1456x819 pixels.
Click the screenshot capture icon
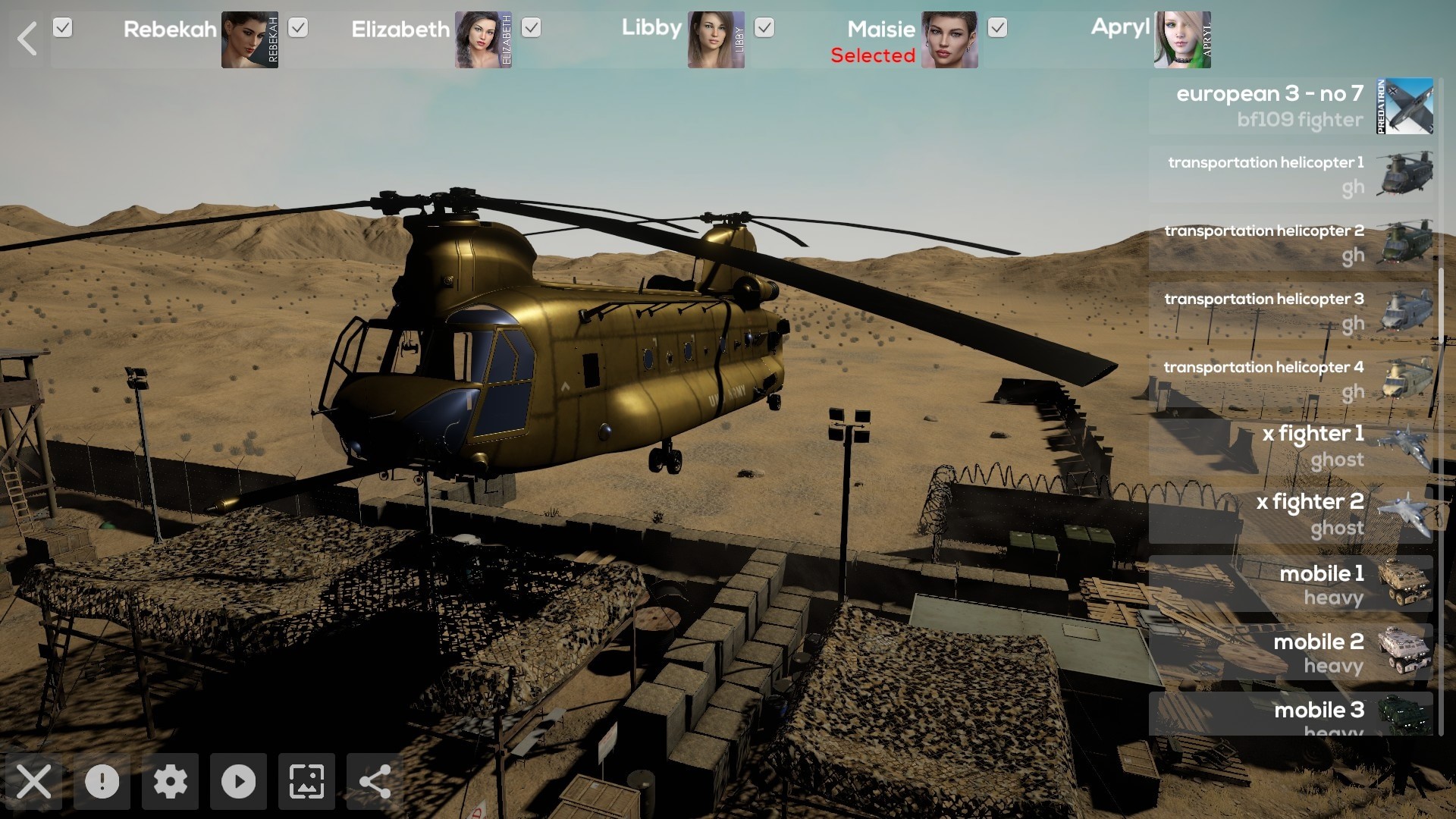[306, 782]
